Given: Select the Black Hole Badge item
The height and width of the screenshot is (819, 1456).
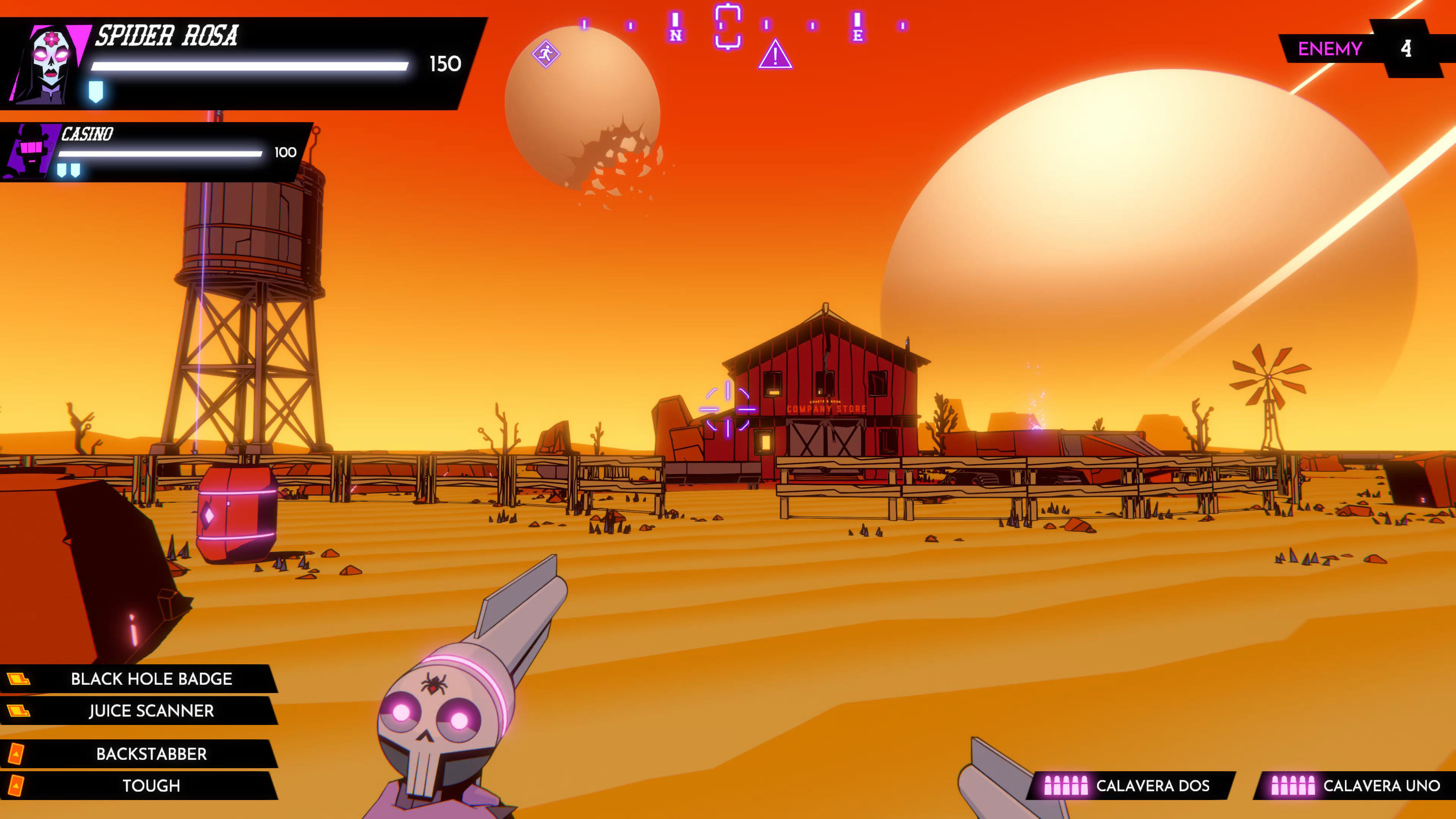Looking at the screenshot, I should pos(151,678).
